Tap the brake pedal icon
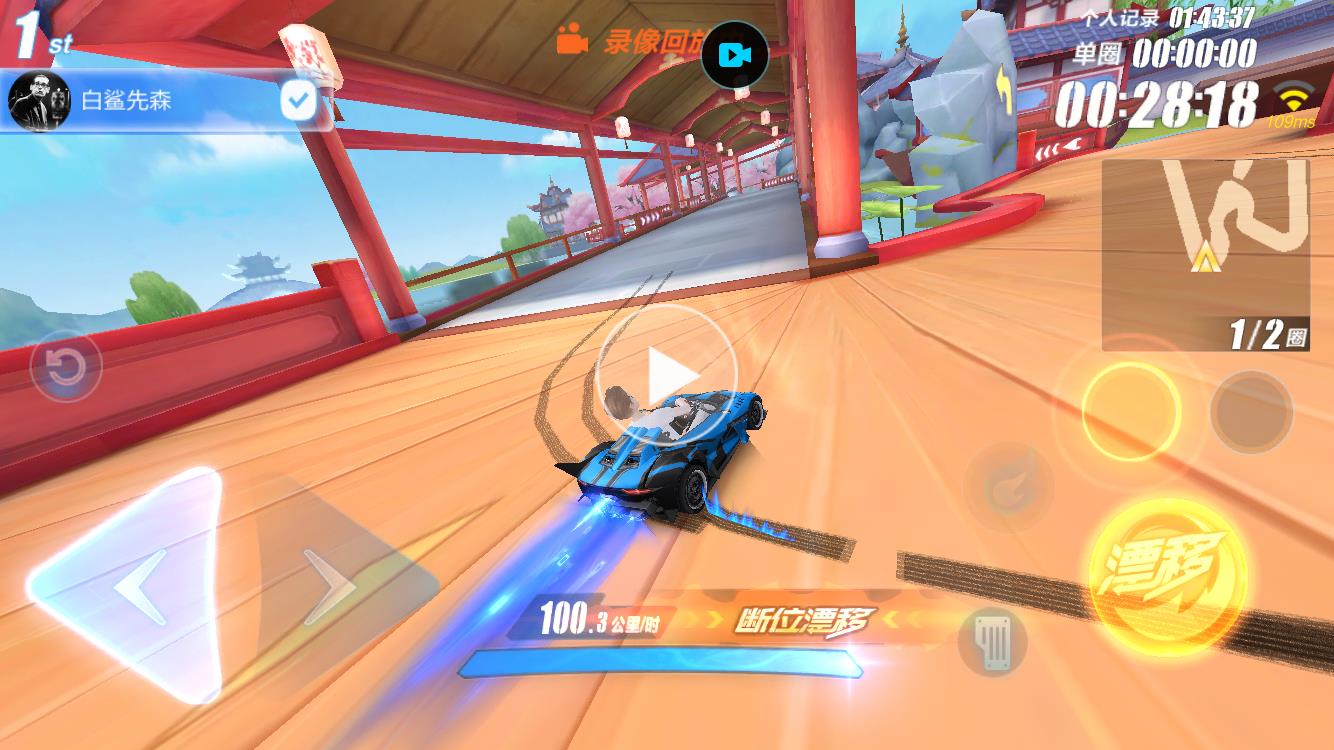1334x750 pixels. click(x=993, y=640)
